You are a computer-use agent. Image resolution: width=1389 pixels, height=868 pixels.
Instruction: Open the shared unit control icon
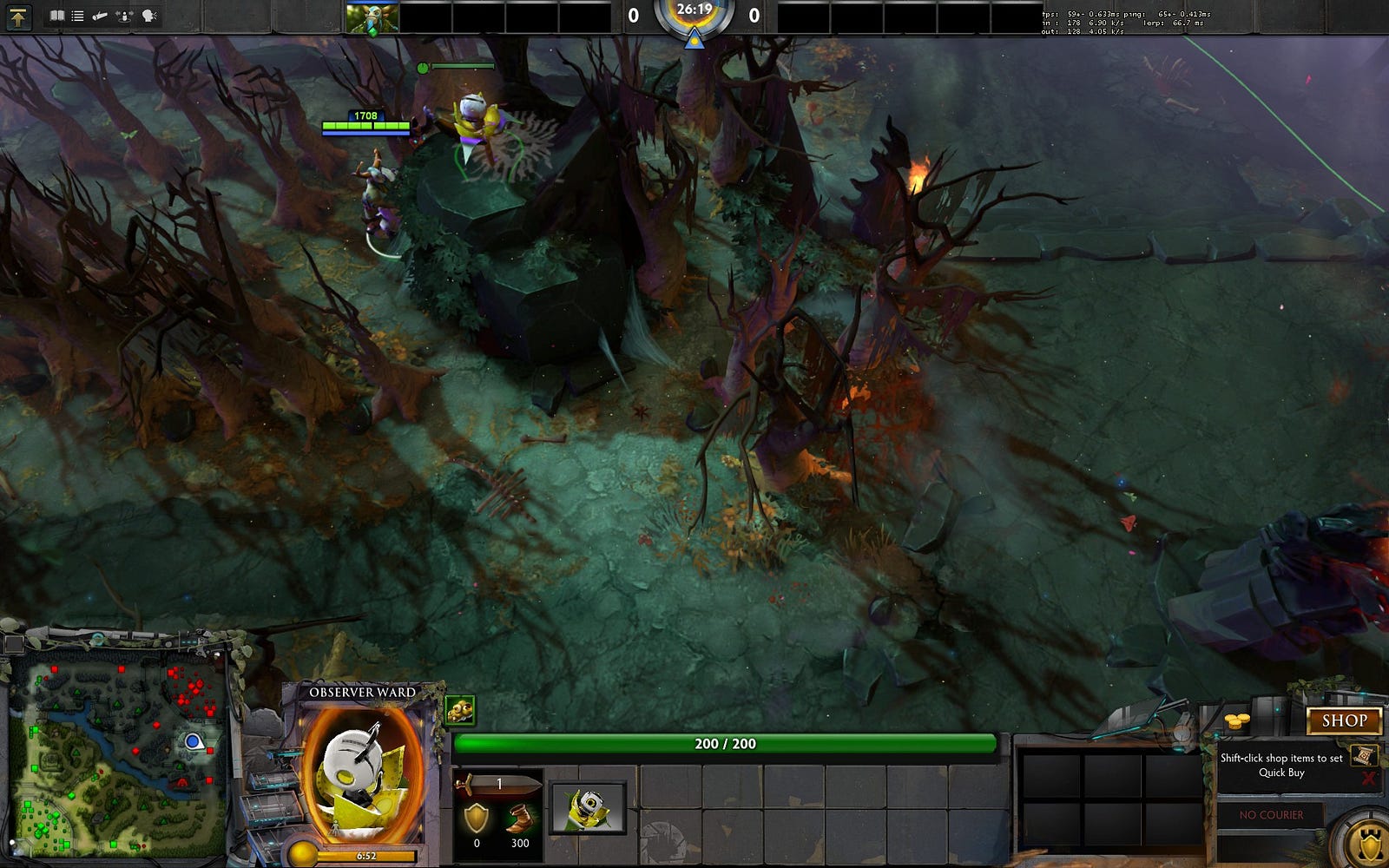(125, 16)
